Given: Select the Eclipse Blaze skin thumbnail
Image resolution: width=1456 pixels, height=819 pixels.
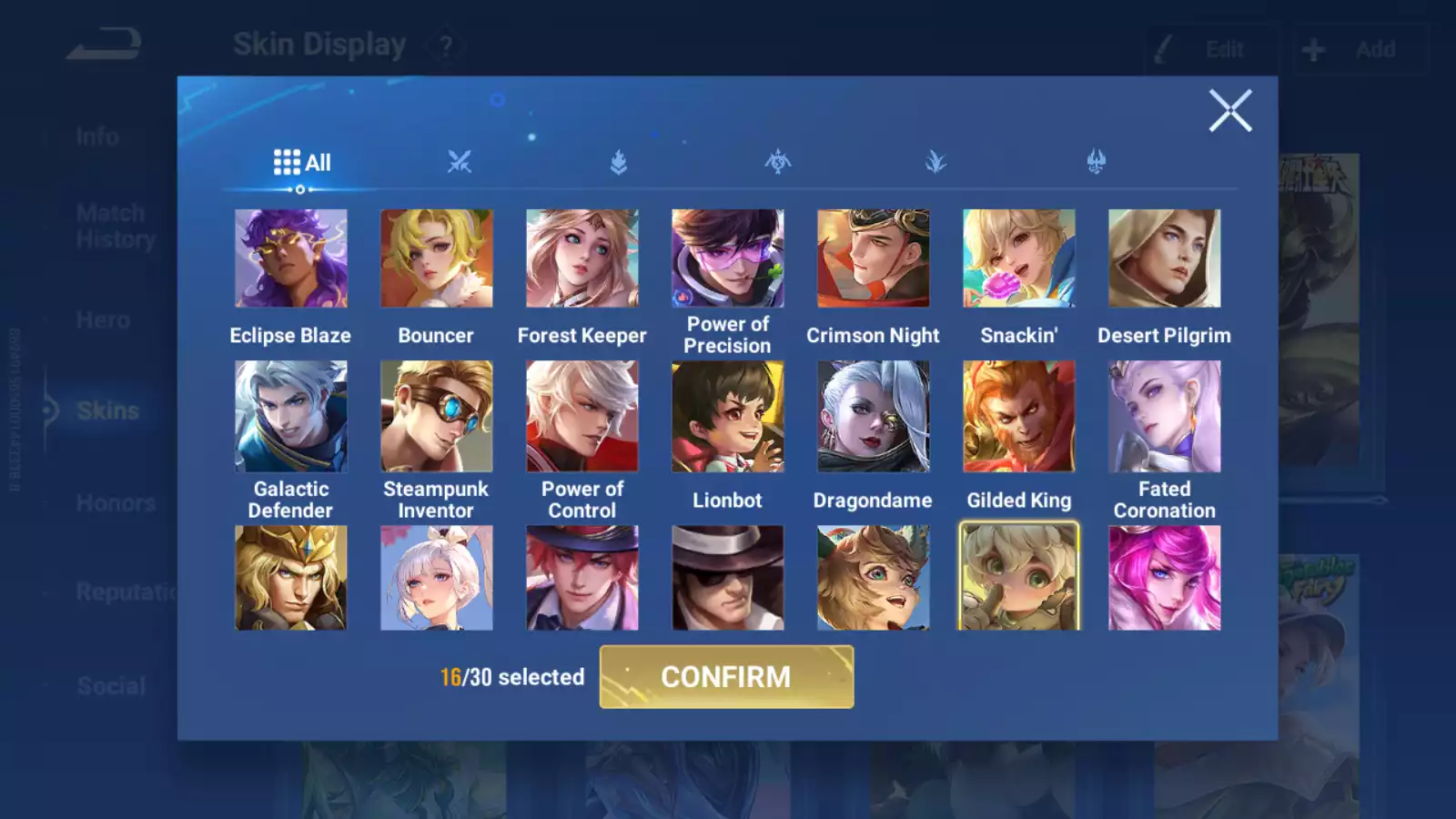Looking at the screenshot, I should point(290,258).
